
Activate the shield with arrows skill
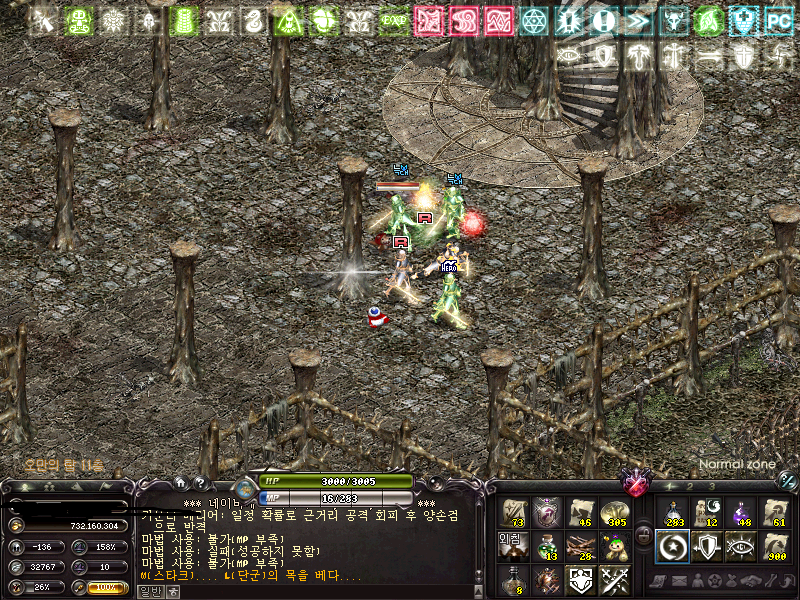pos(706,546)
